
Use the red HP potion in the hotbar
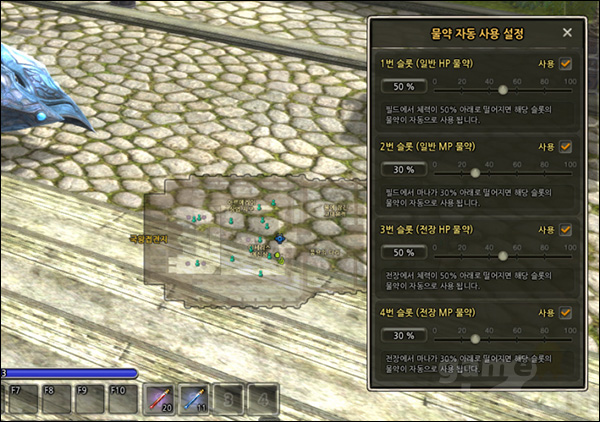coord(160,400)
